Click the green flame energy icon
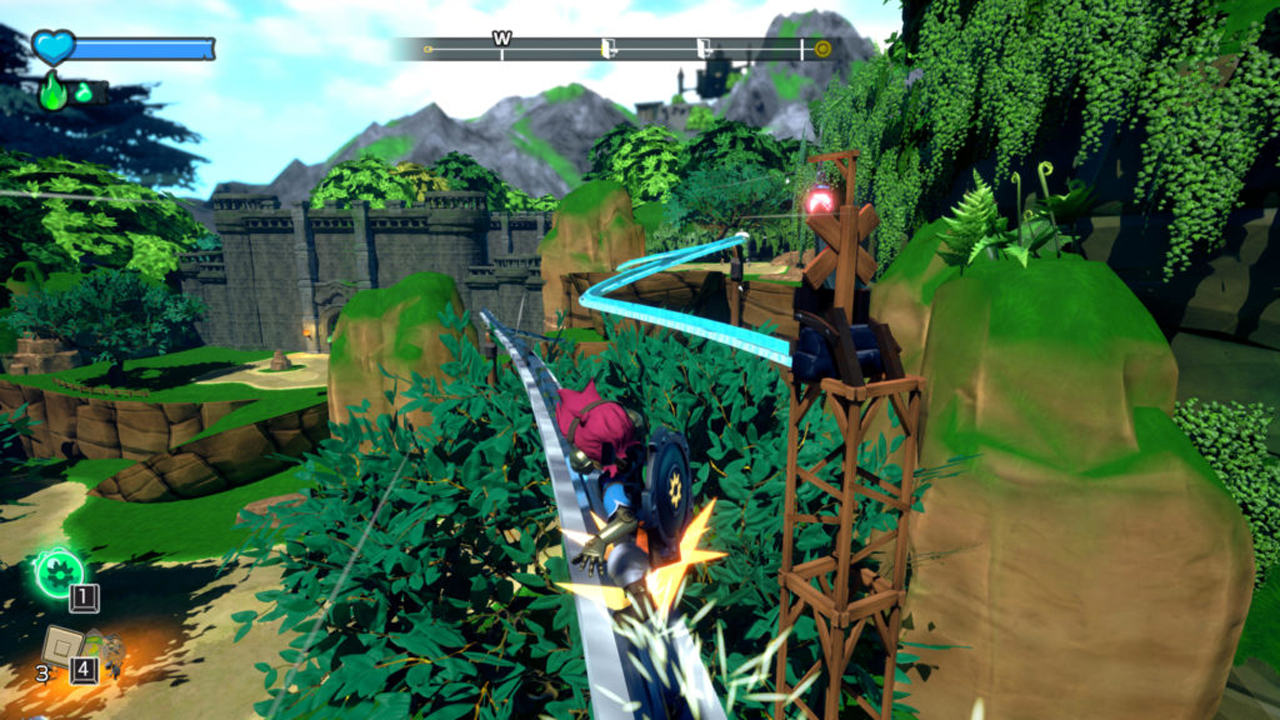This screenshot has width=1280, height=720. (x=53, y=92)
